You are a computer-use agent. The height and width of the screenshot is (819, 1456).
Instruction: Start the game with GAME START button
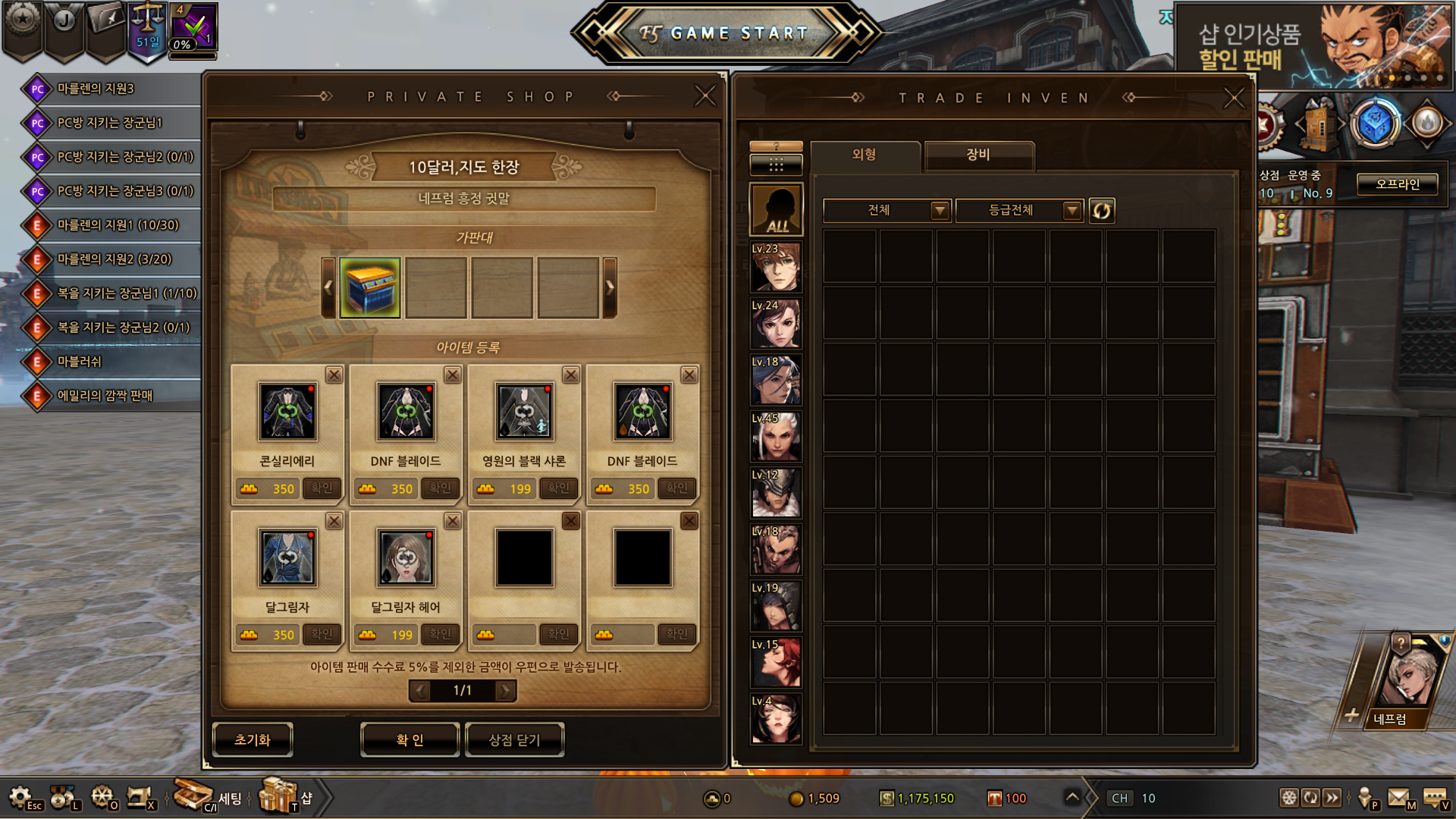pyautogui.click(x=728, y=33)
